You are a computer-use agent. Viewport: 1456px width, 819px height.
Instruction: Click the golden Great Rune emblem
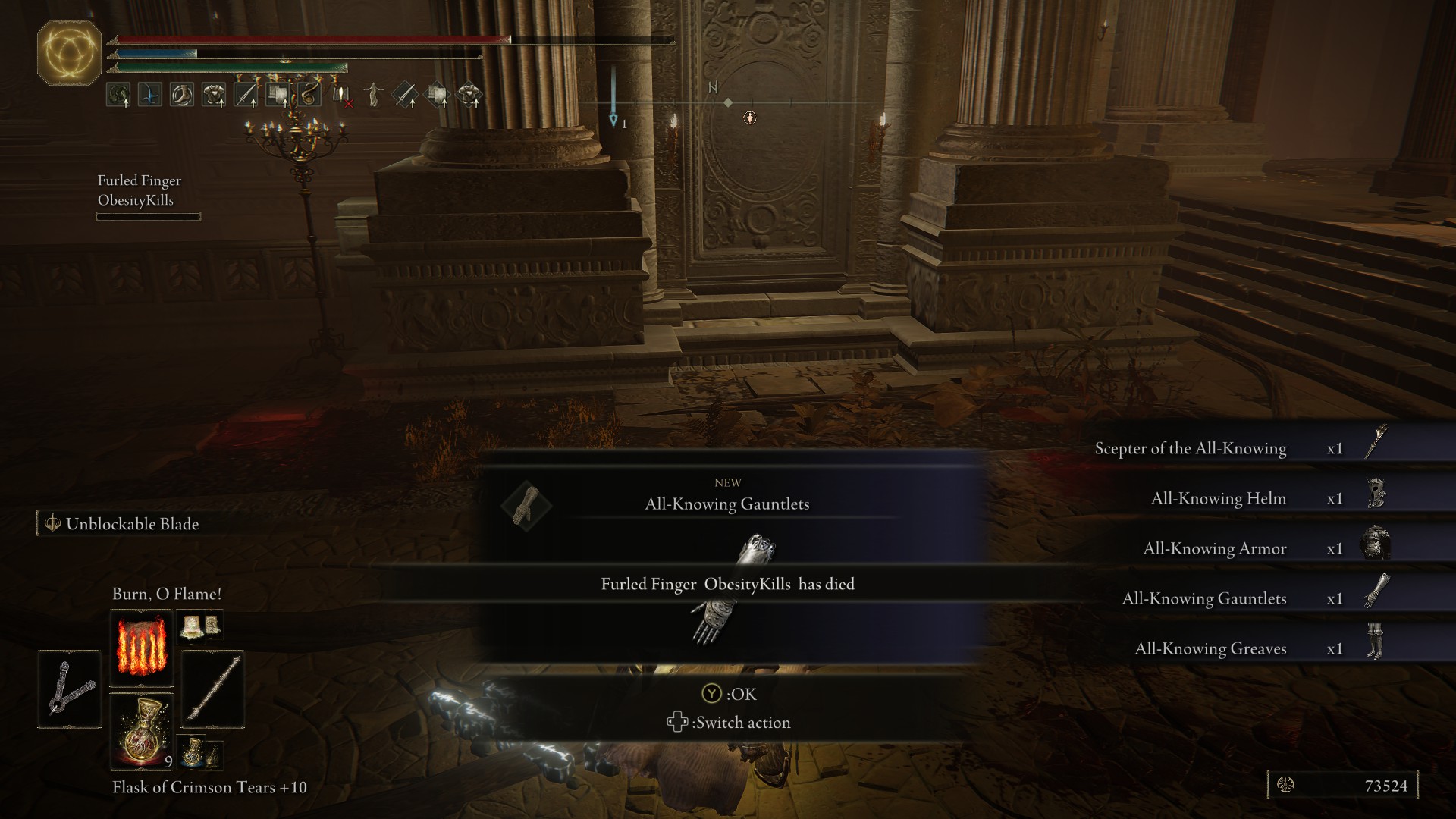pyautogui.click(x=69, y=53)
